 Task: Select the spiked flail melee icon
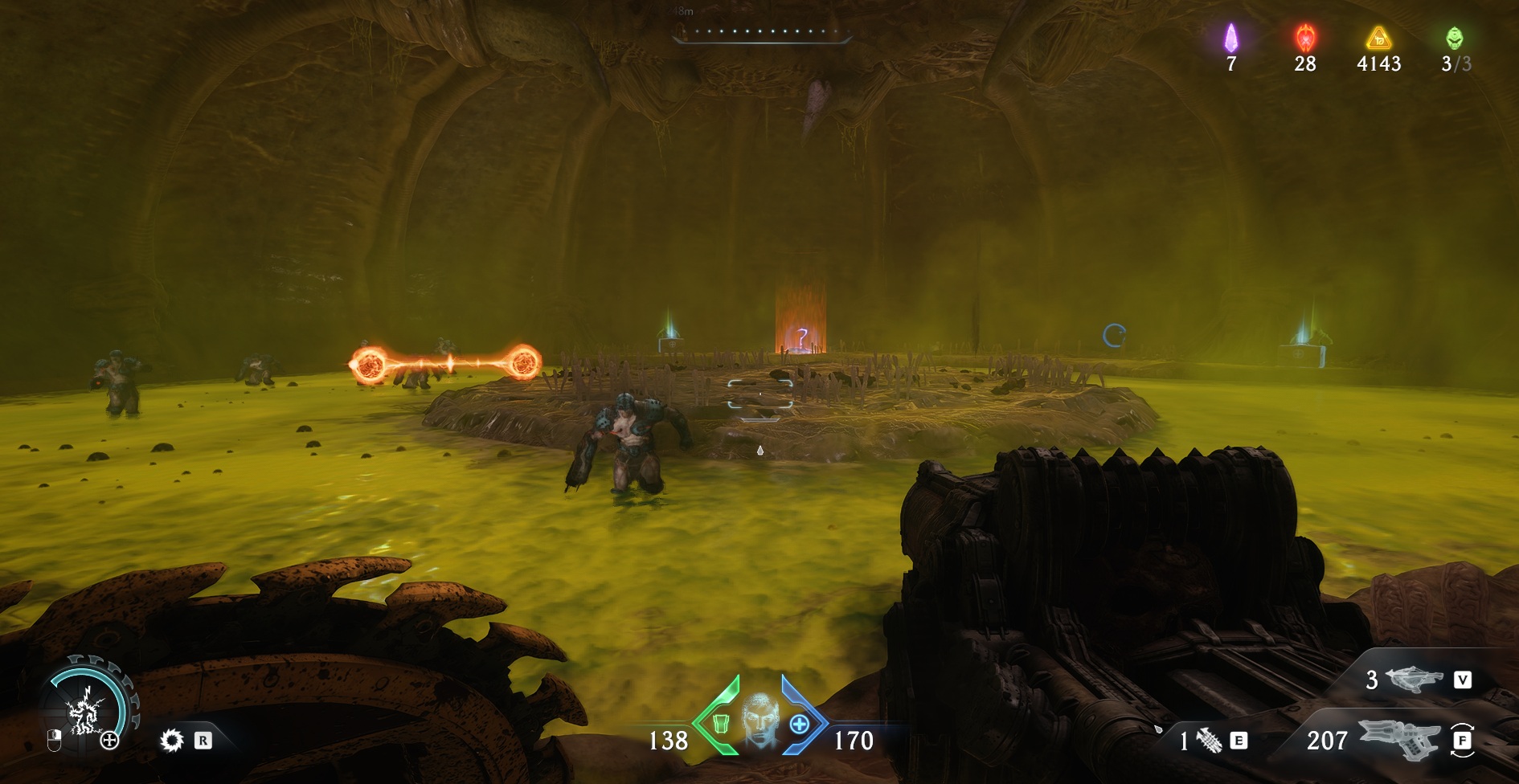(1209, 740)
